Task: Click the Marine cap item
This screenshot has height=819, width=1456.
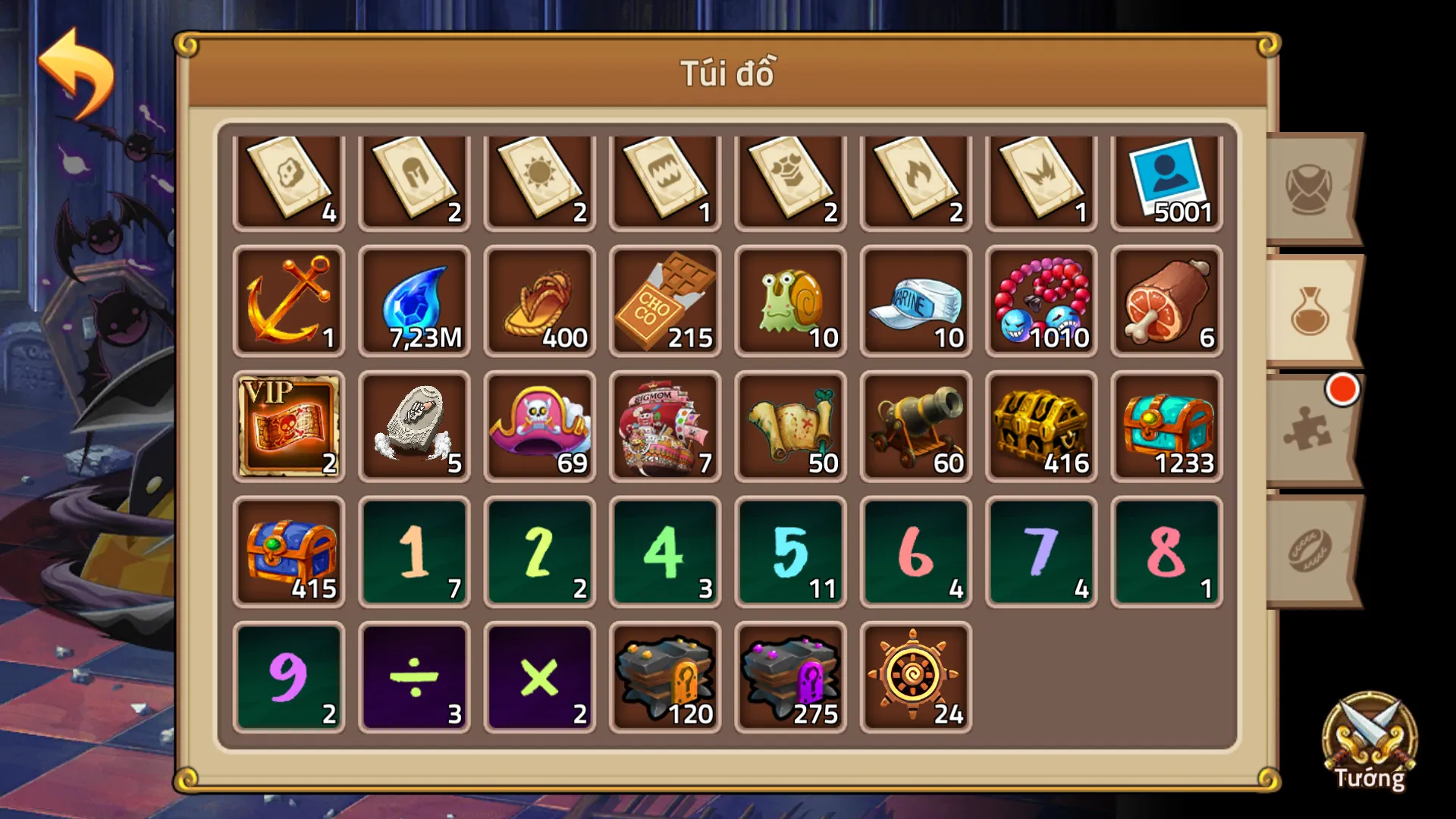Action: (915, 301)
